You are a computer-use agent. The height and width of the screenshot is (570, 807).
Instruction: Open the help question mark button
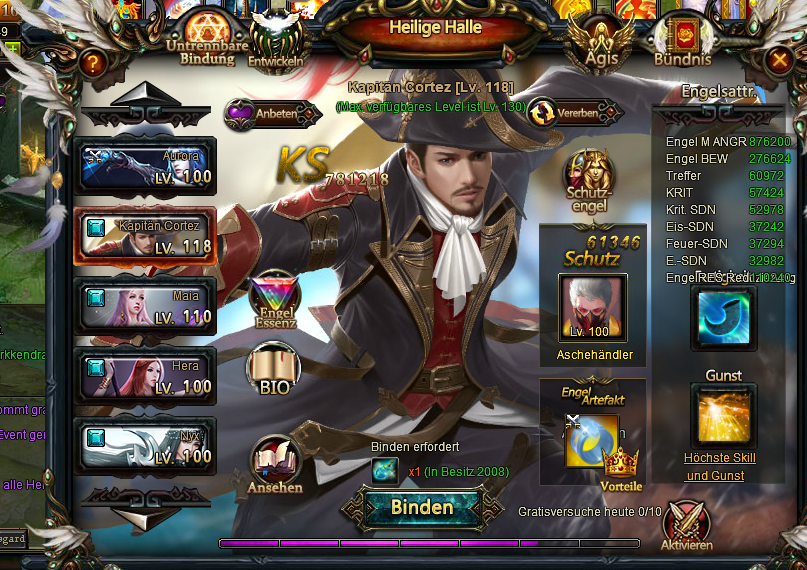point(93,62)
